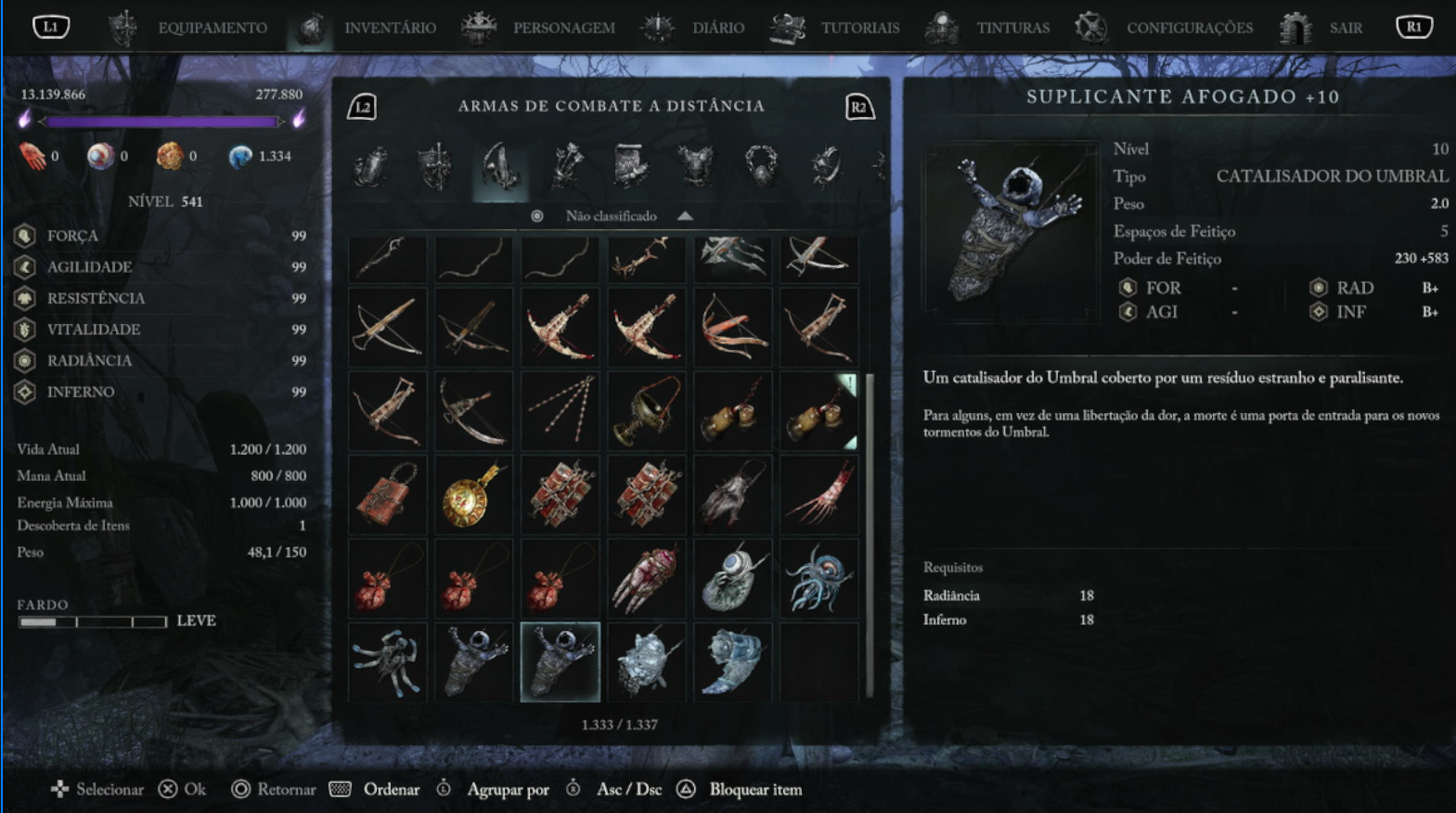This screenshot has width=1456, height=813.
Task: Pick the blue tentacled catalyst slot
Action: [x=818, y=579]
